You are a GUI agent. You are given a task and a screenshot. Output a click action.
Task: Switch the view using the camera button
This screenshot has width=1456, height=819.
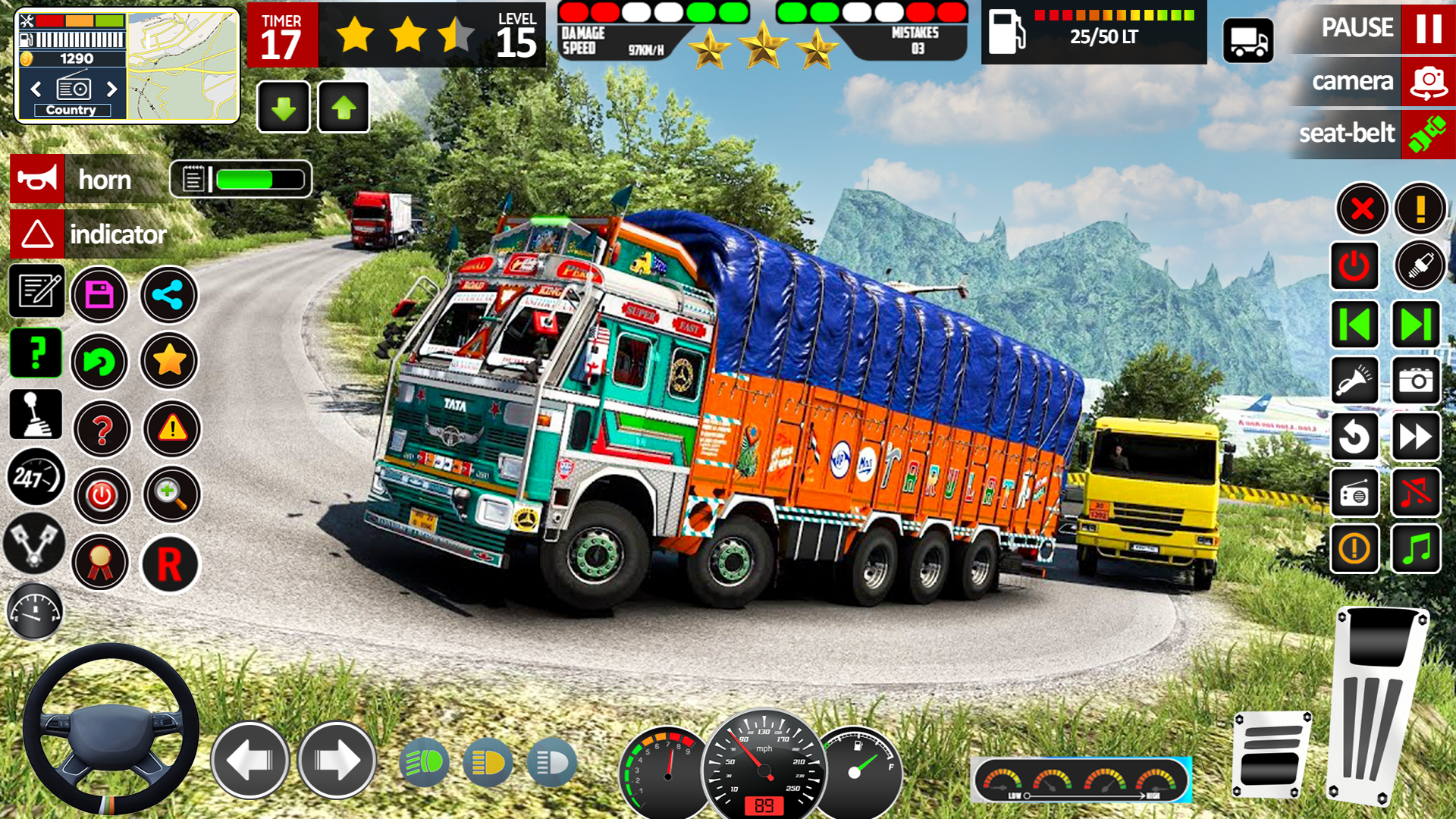[x=1427, y=81]
